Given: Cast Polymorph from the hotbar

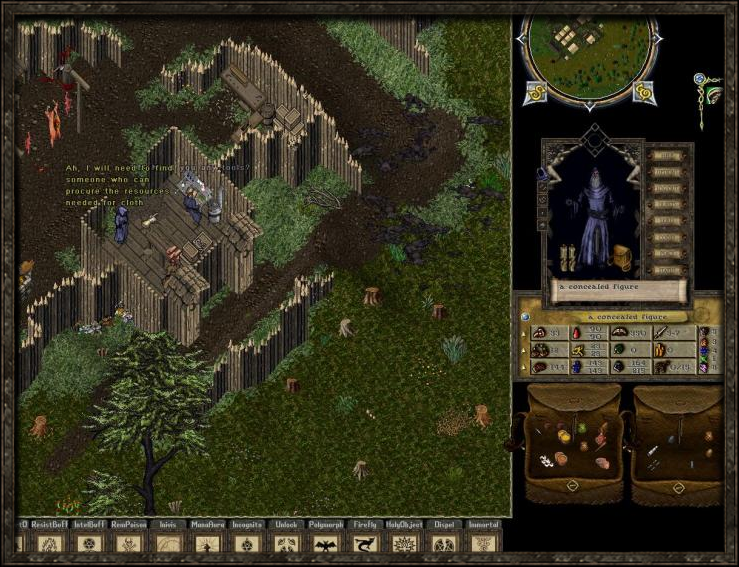Looking at the screenshot, I should tap(323, 544).
